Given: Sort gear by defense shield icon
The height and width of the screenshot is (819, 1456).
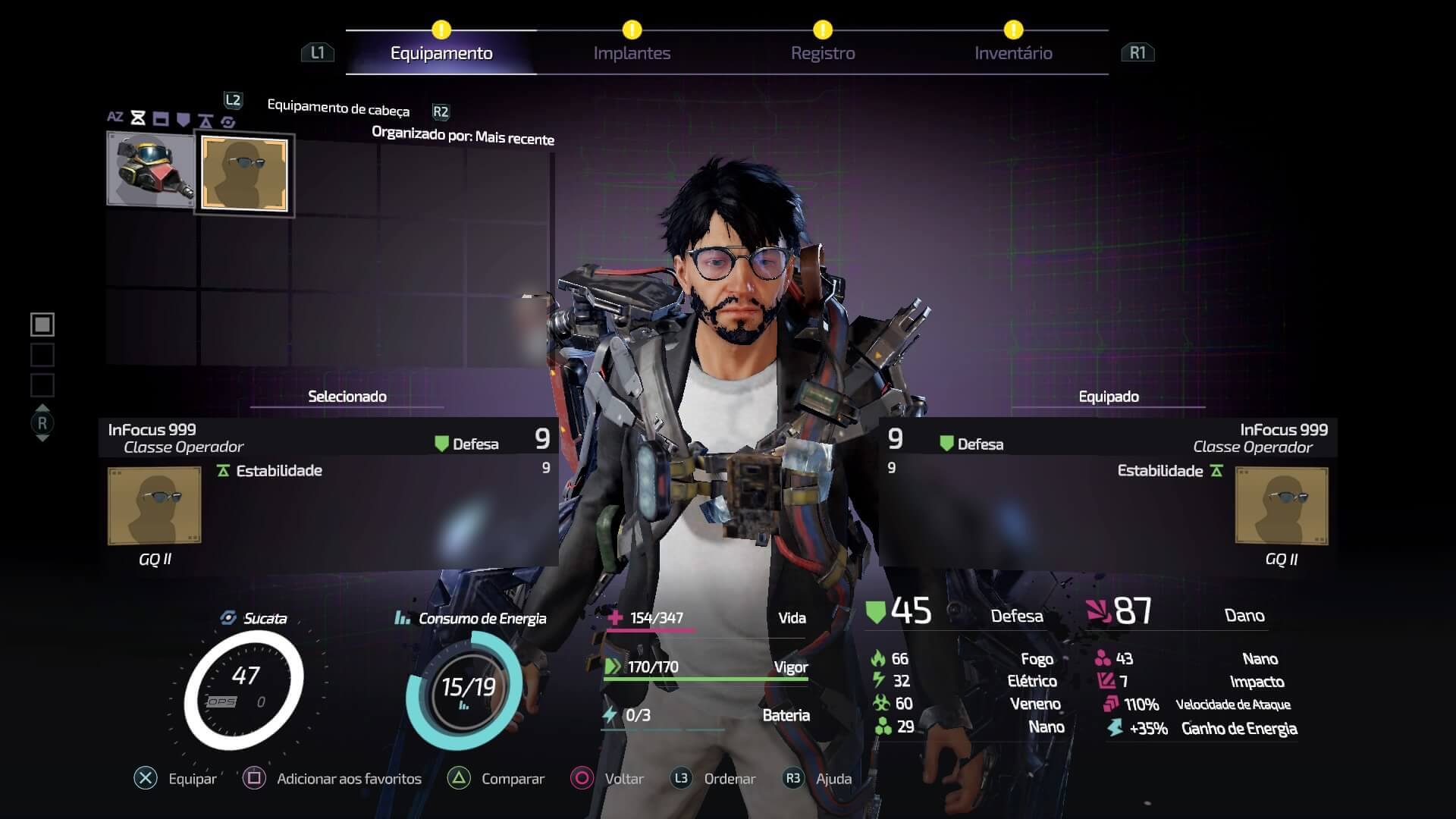Looking at the screenshot, I should [183, 119].
